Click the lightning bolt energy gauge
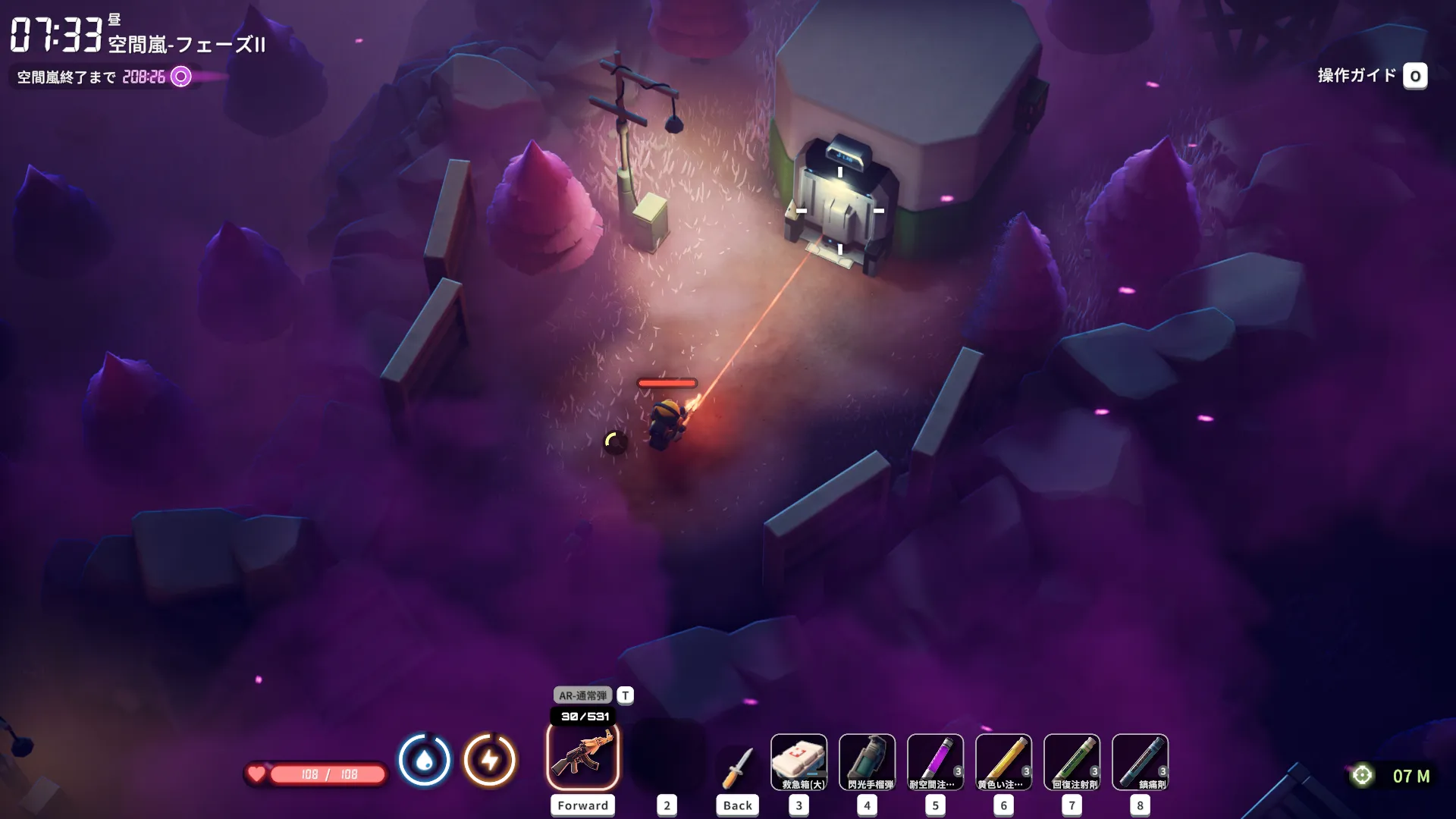Image resolution: width=1456 pixels, height=819 pixels. 490,760
